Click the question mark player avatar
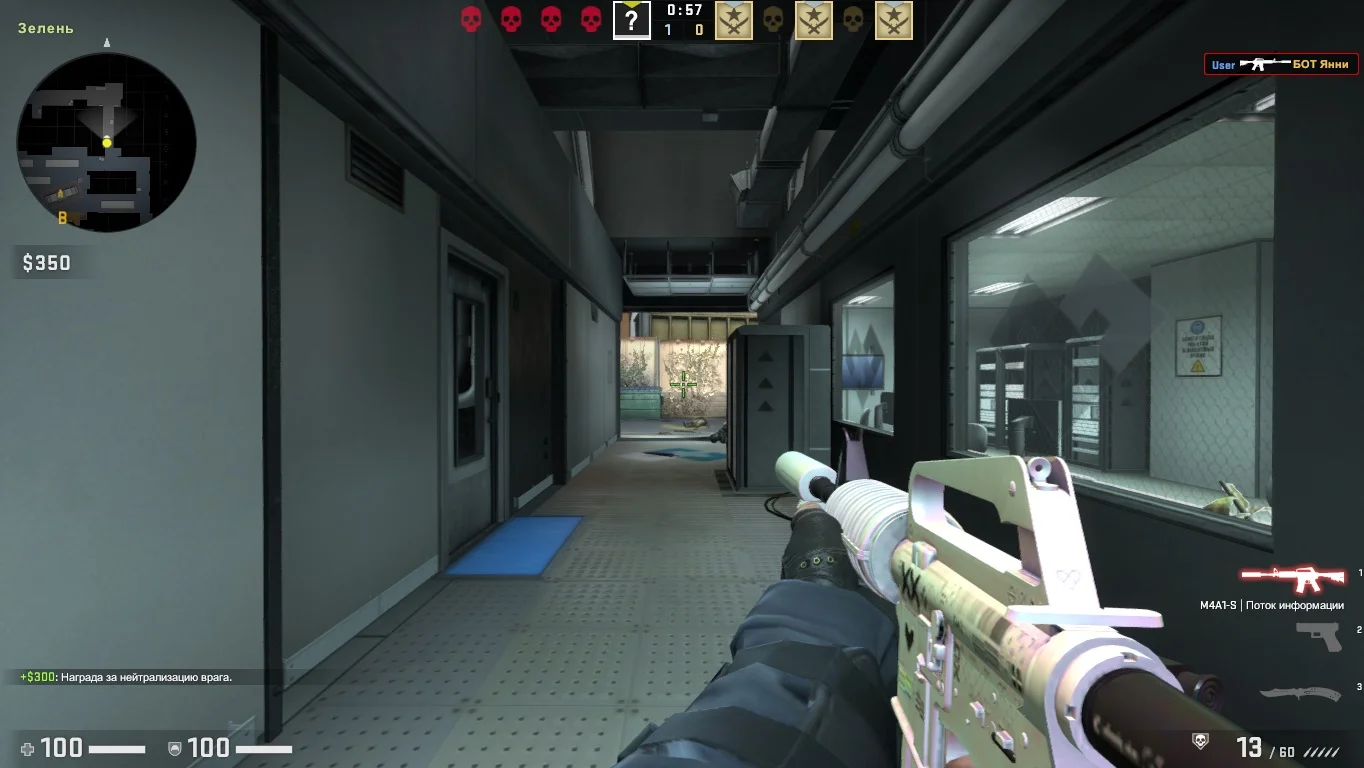 coord(631,20)
